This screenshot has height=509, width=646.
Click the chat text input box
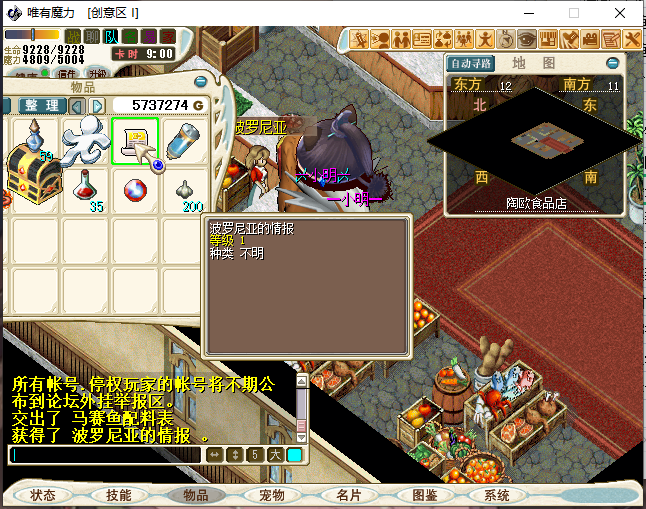105,455
